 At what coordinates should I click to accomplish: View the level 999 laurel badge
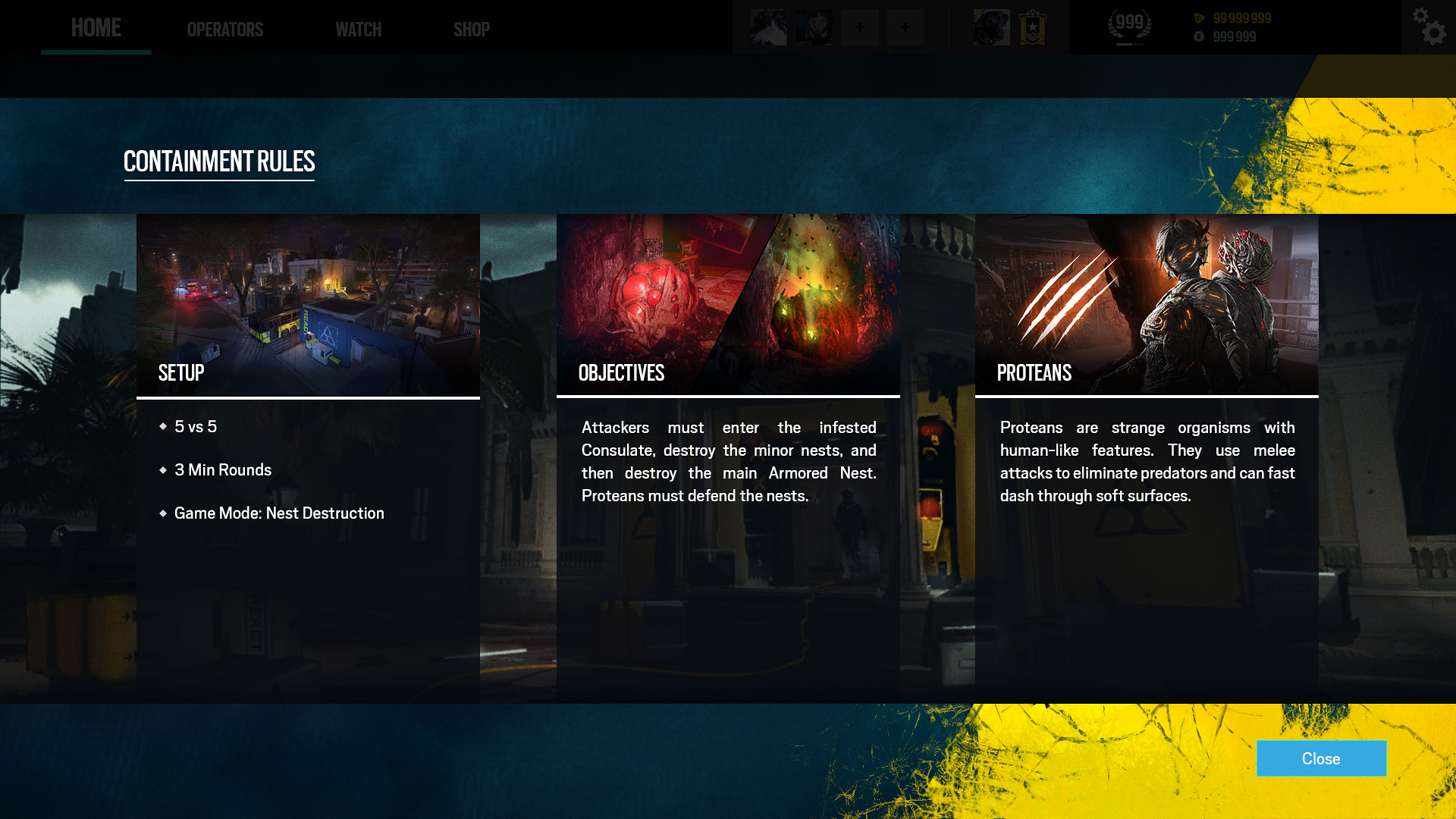1129,27
